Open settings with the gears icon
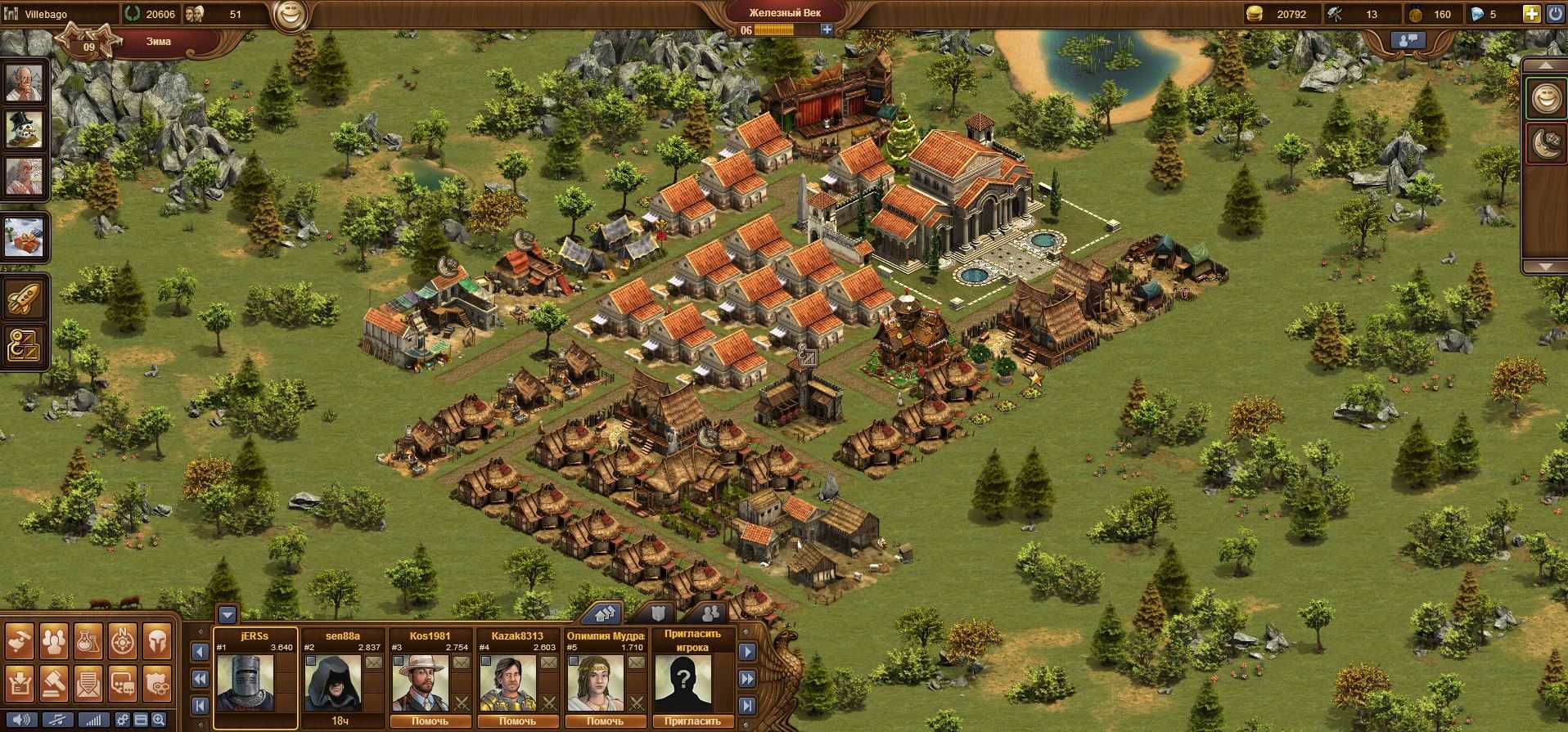1568x732 pixels. point(123,721)
